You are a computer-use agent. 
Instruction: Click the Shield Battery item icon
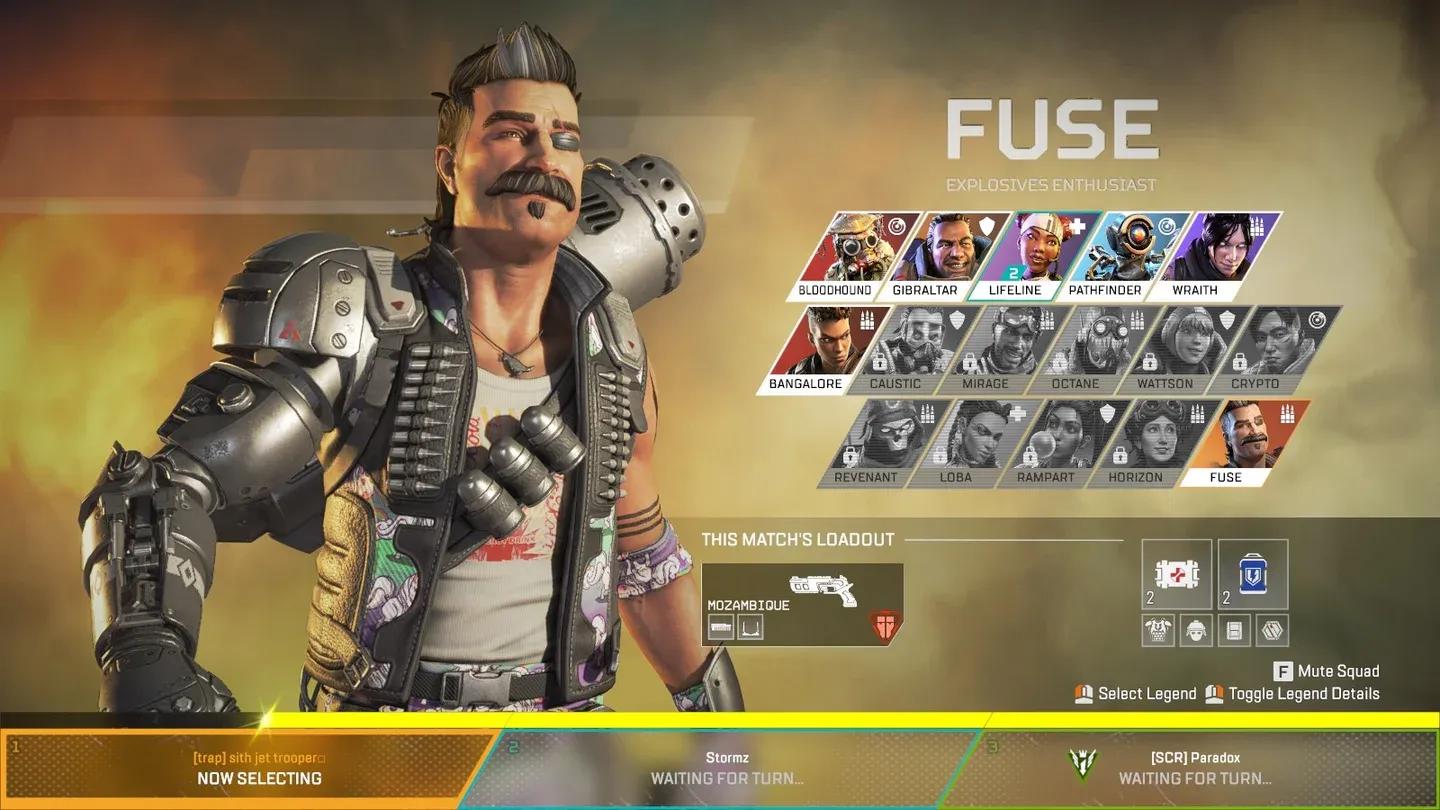[x=1252, y=573]
